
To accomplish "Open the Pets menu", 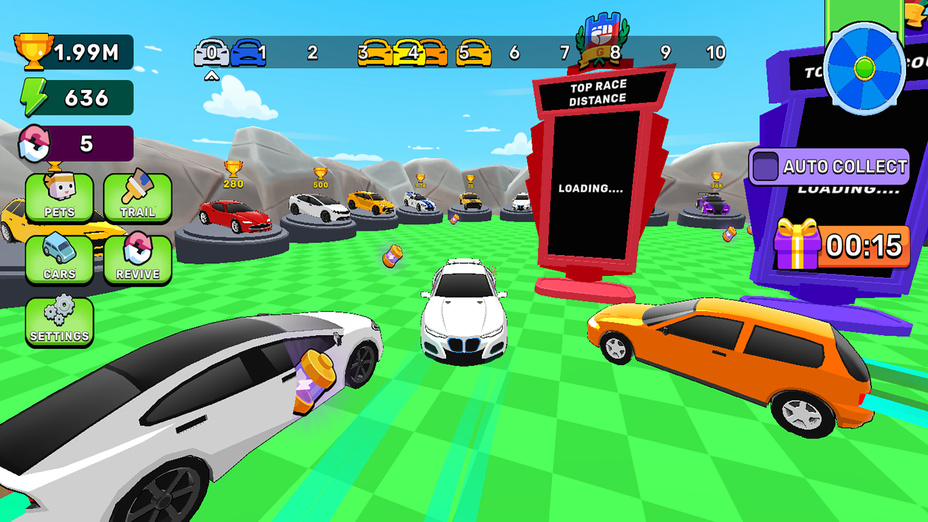I will coord(59,197).
